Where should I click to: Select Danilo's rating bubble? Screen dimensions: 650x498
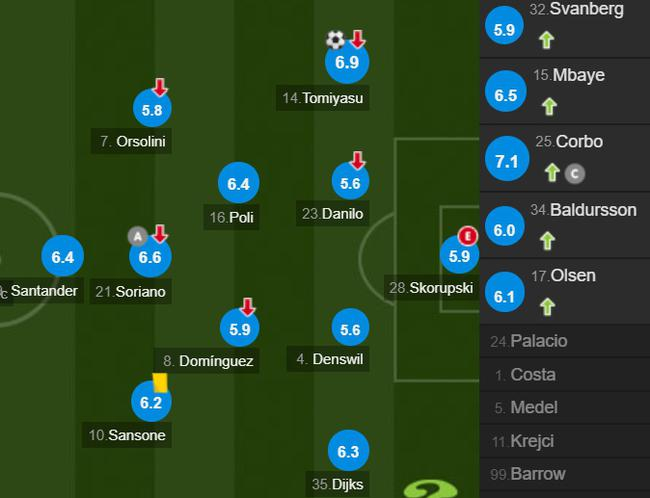[x=350, y=183]
